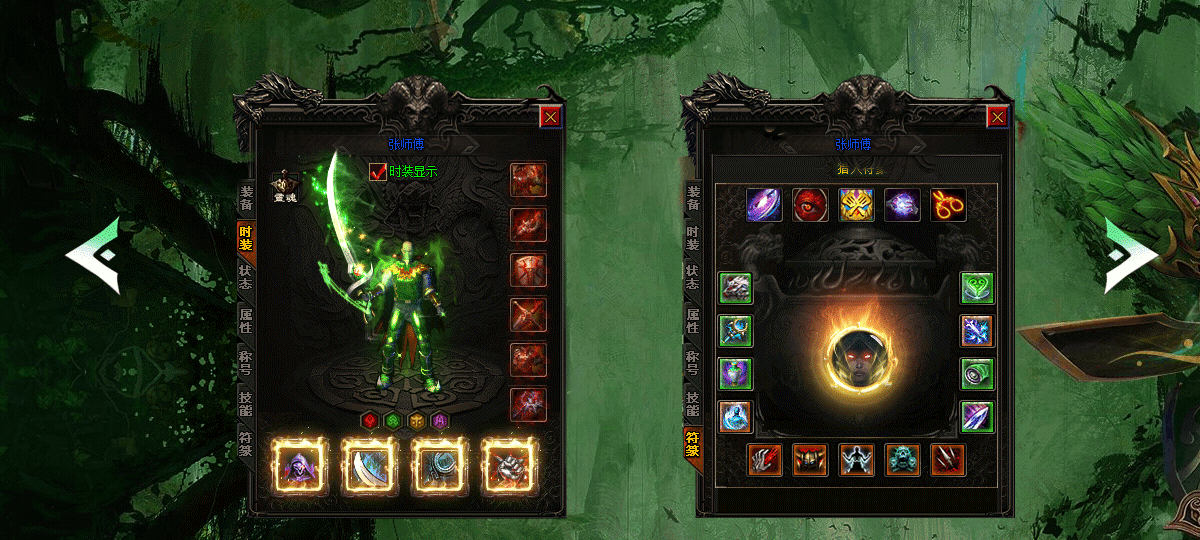Screen dimensions: 1200x540
Task: Pick the golden mask rune
Action: tap(856, 205)
